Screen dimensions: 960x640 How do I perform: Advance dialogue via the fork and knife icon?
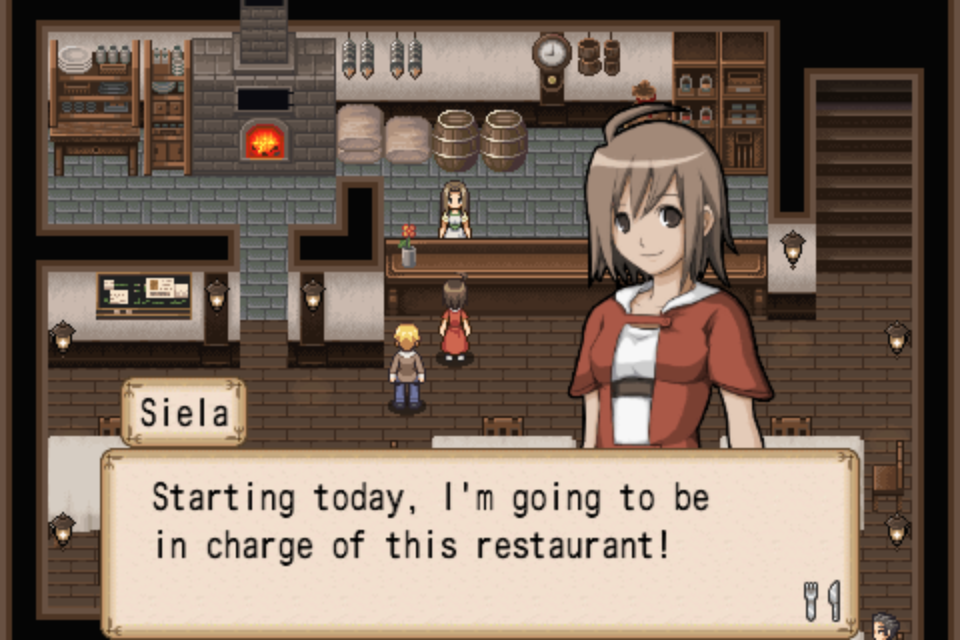pos(822,600)
